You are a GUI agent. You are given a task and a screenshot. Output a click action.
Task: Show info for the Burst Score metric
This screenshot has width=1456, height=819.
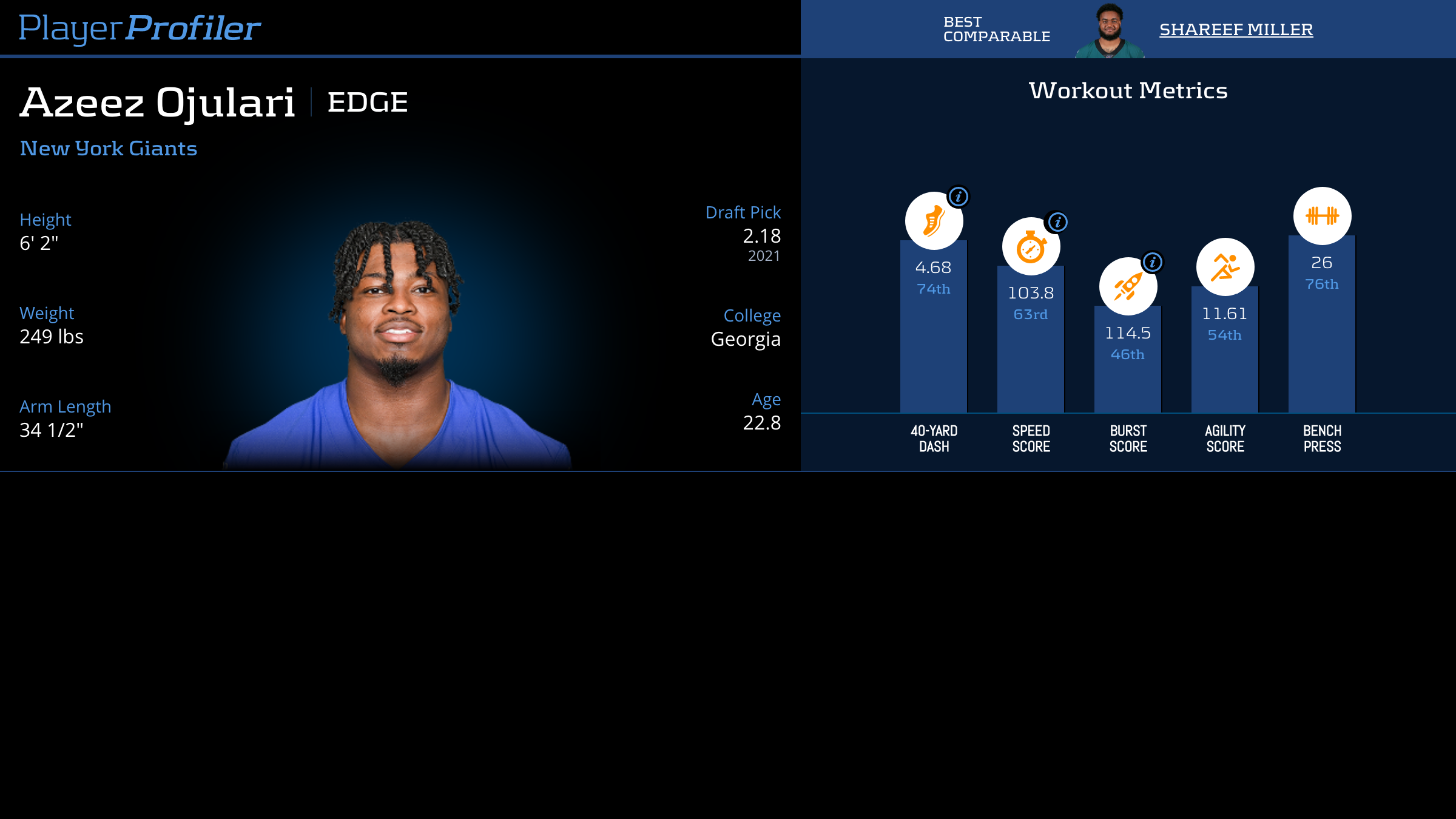click(x=1153, y=262)
